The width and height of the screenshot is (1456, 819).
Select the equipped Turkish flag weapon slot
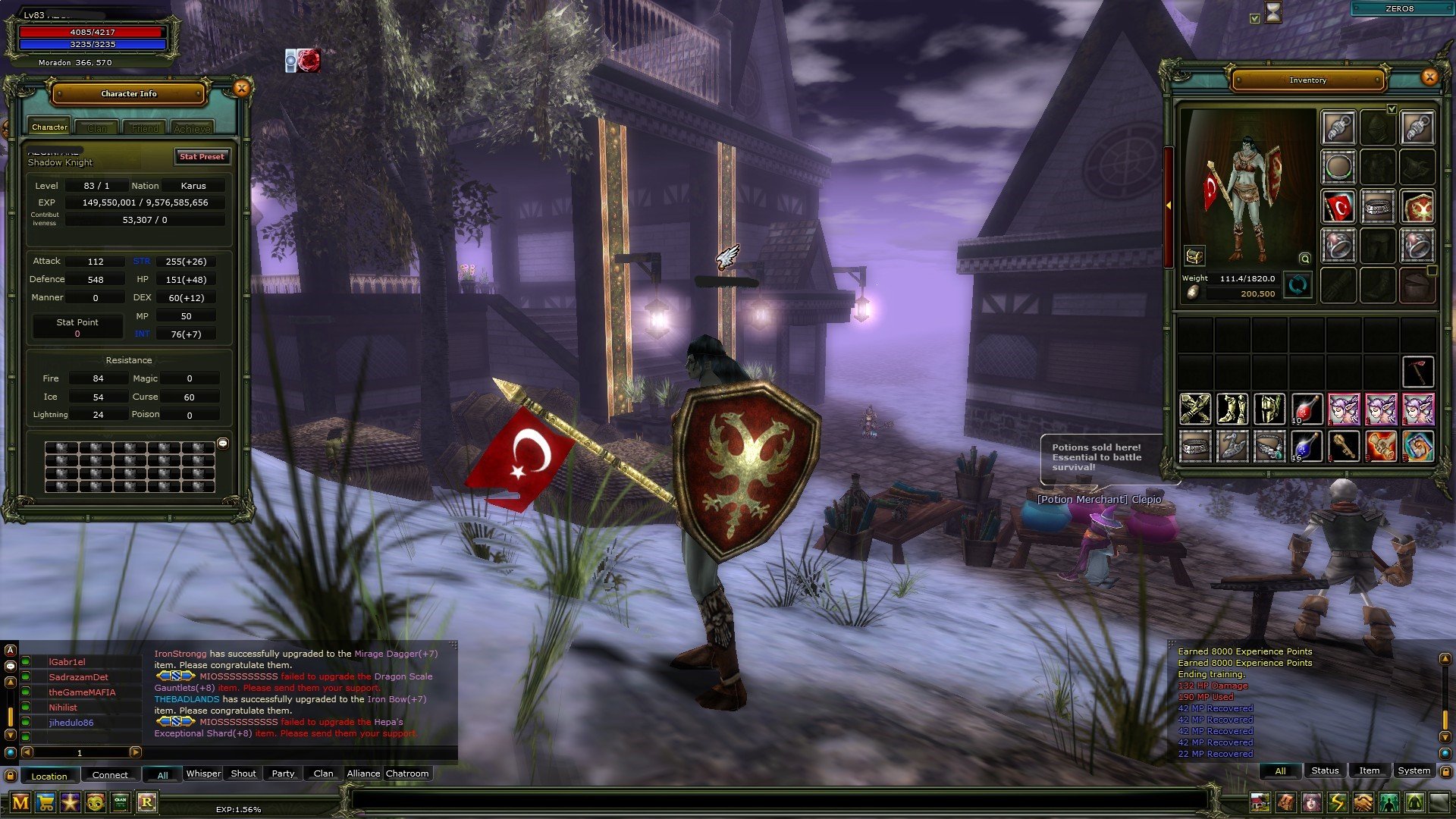tap(1339, 207)
